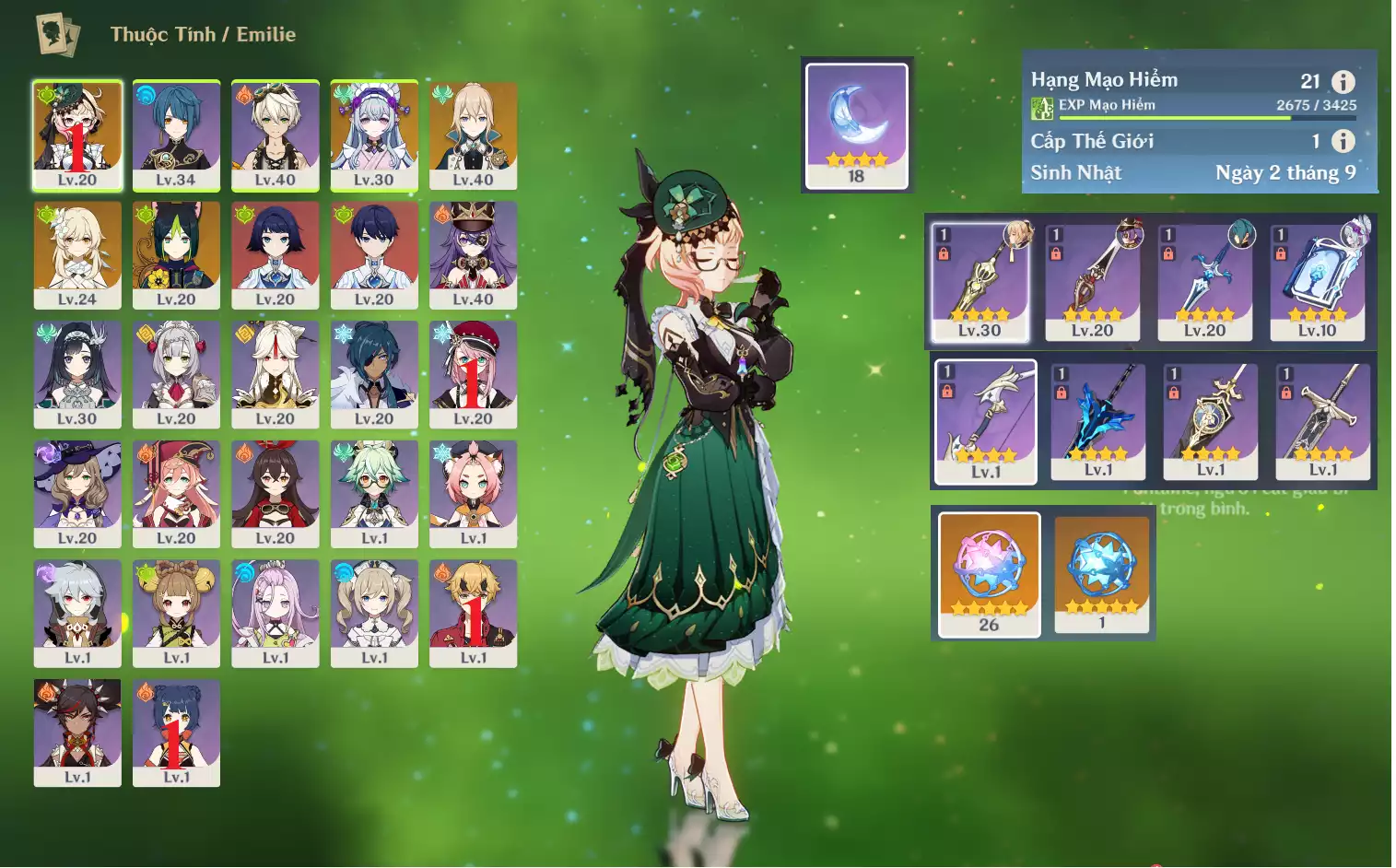Open Chevreuse's Lv.40 portrait
Screen dimensions: 1396x868
pos(473,254)
